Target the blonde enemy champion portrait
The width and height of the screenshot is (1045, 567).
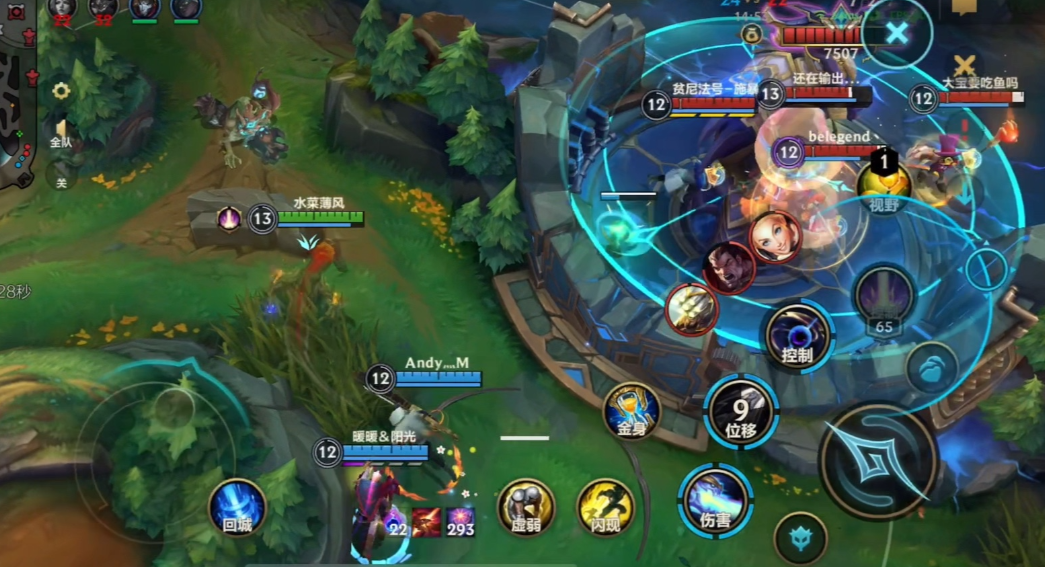point(775,237)
